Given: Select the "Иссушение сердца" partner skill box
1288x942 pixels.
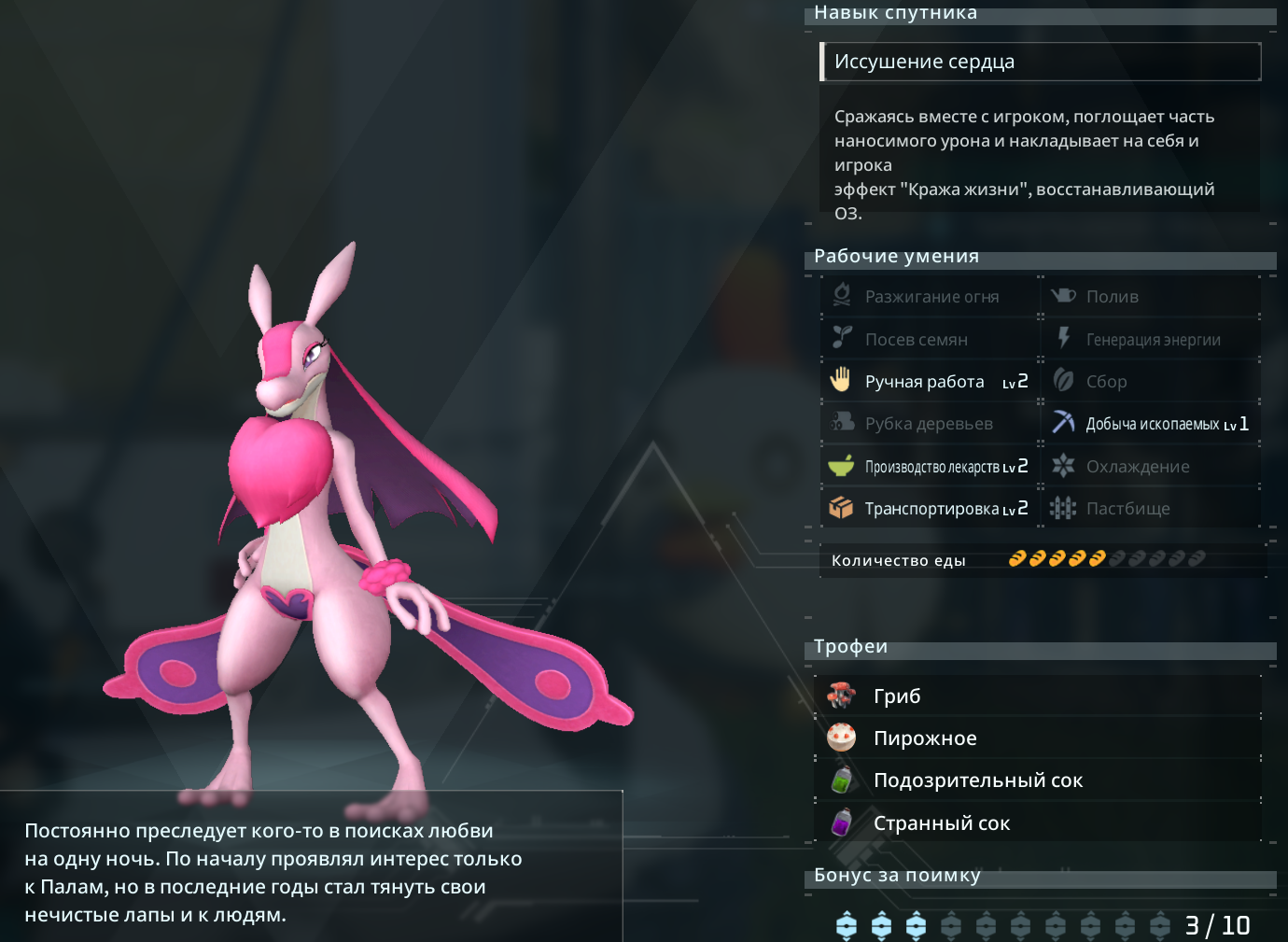Looking at the screenshot, I should 1040,62.
